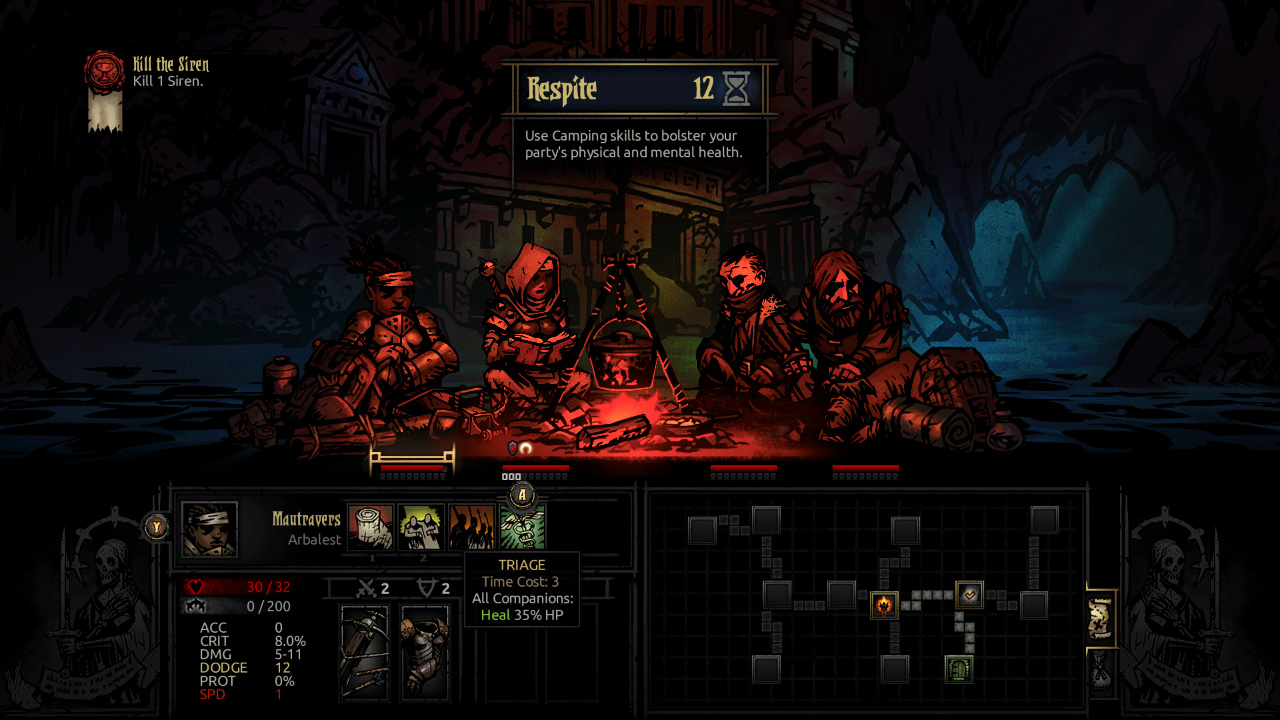Click Mautravers' character portrait

207,528
